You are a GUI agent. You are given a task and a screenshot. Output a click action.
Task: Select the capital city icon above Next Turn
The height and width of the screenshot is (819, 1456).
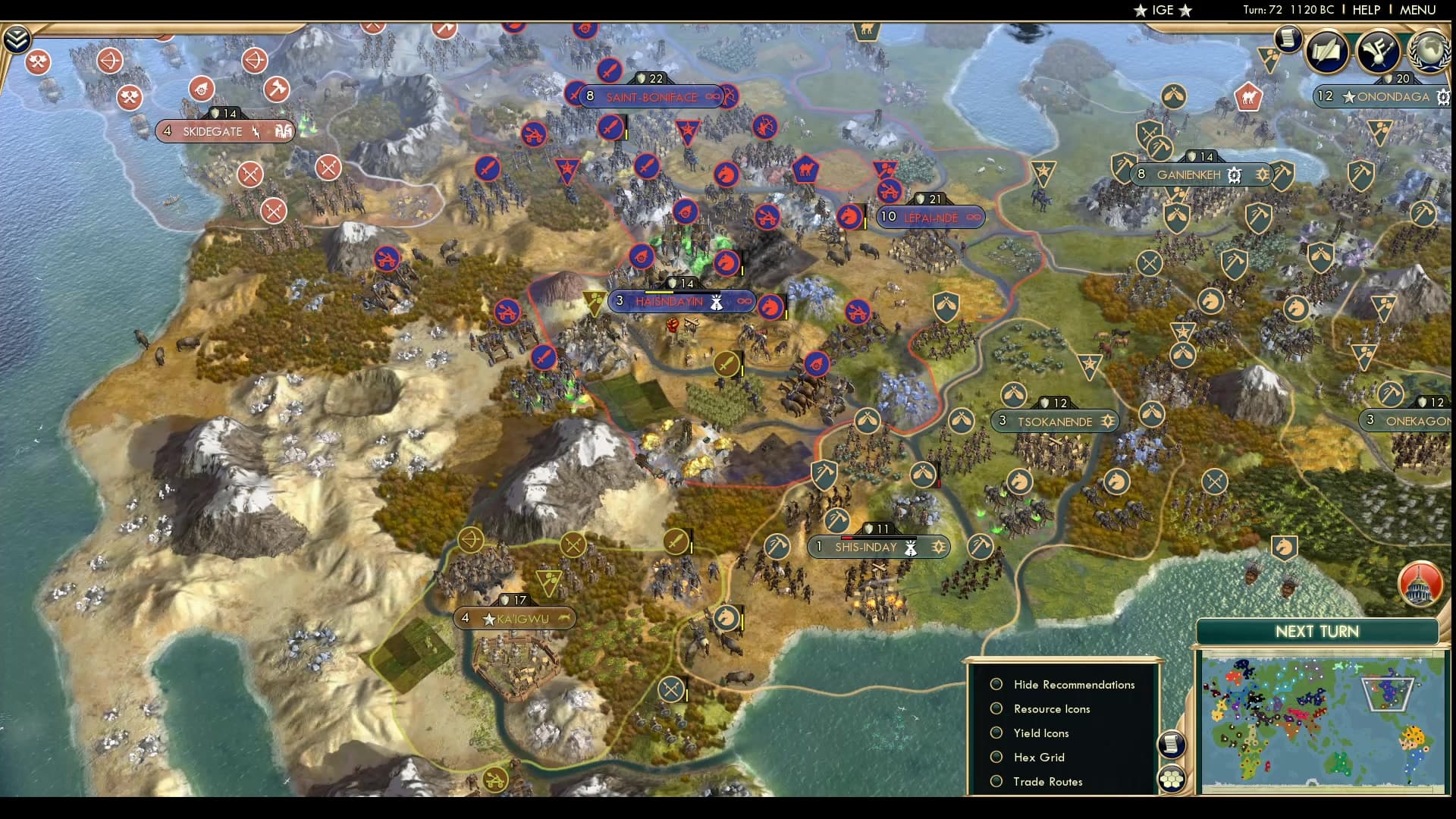(x=1421, y=584)
